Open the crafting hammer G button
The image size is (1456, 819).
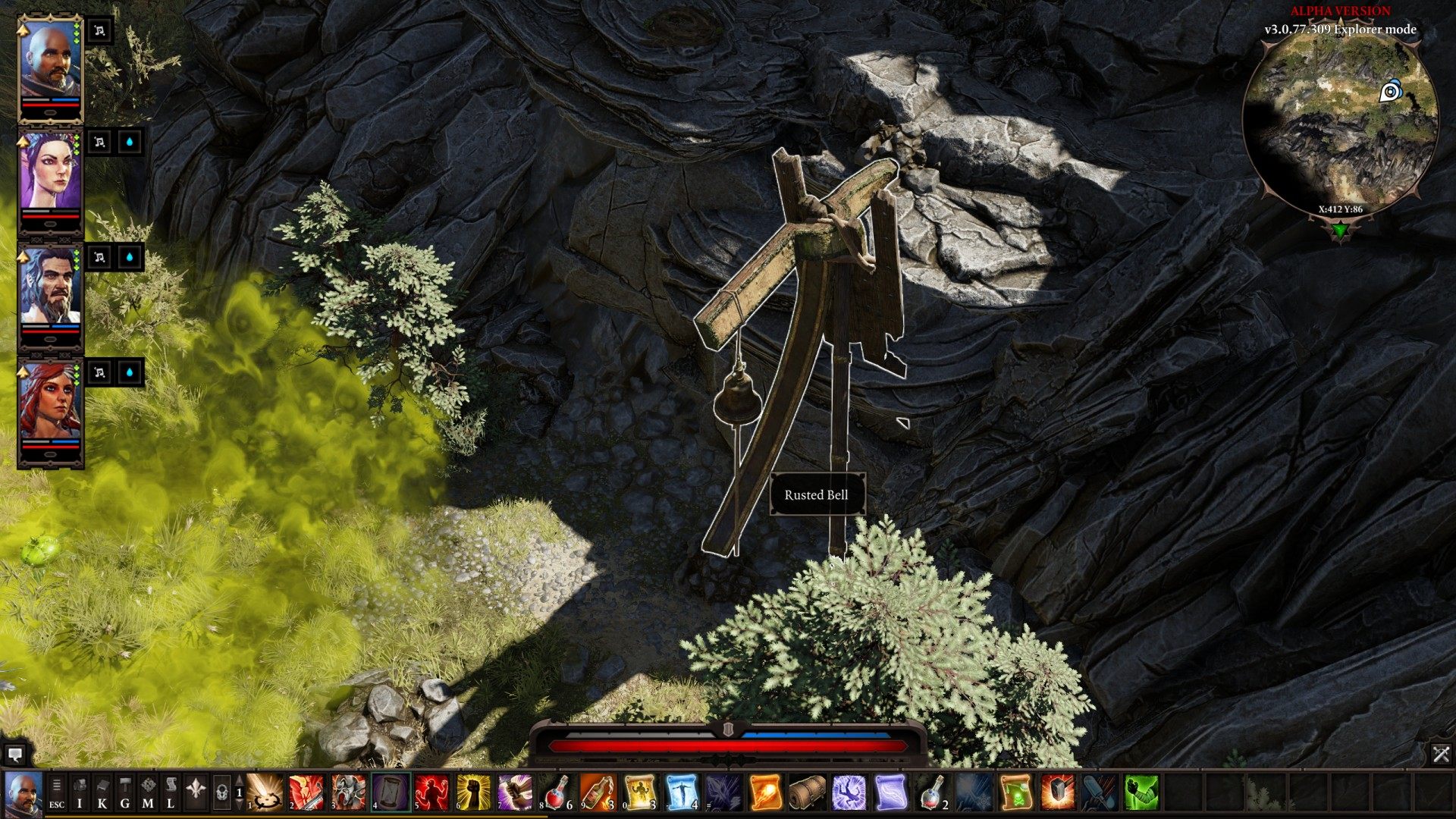125,792
